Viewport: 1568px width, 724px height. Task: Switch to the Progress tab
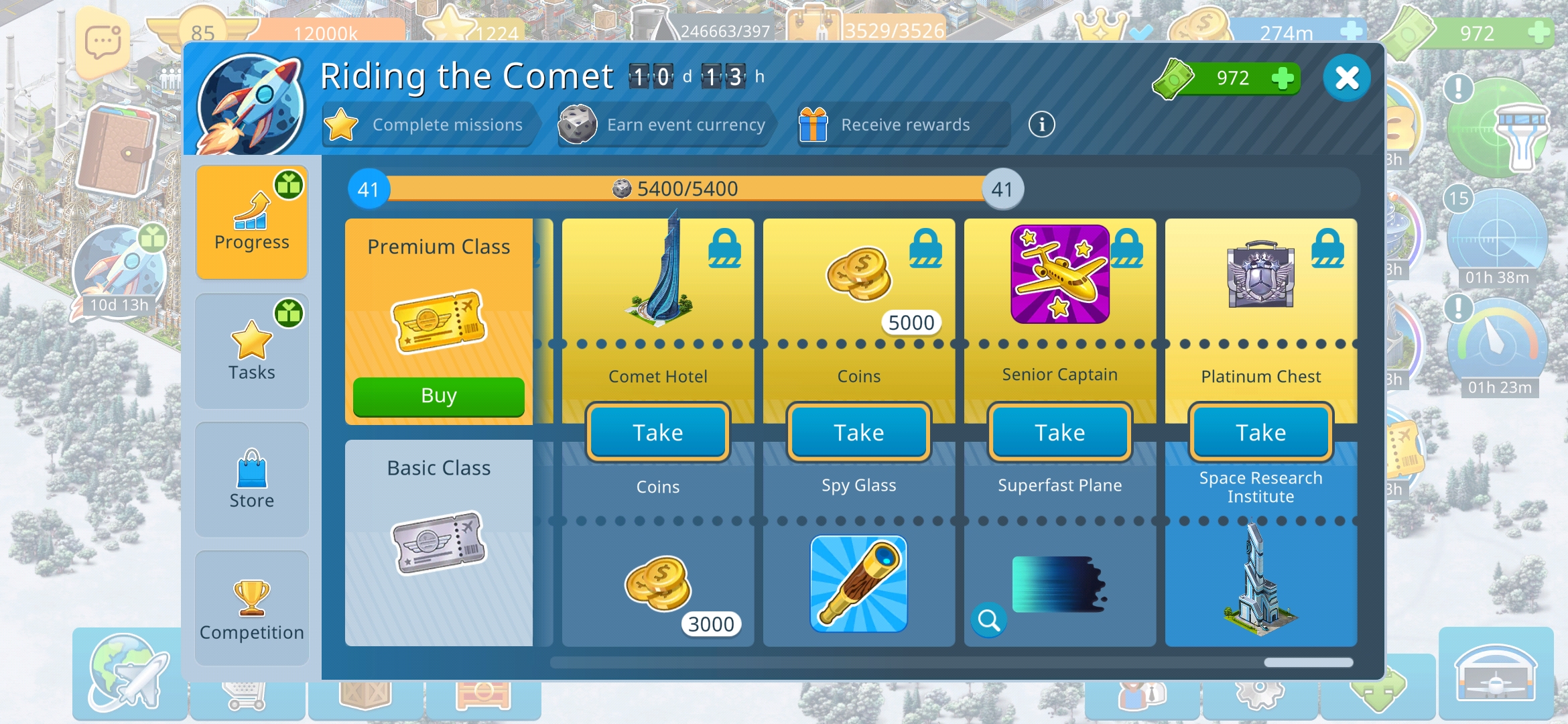[x=252, y=222]
